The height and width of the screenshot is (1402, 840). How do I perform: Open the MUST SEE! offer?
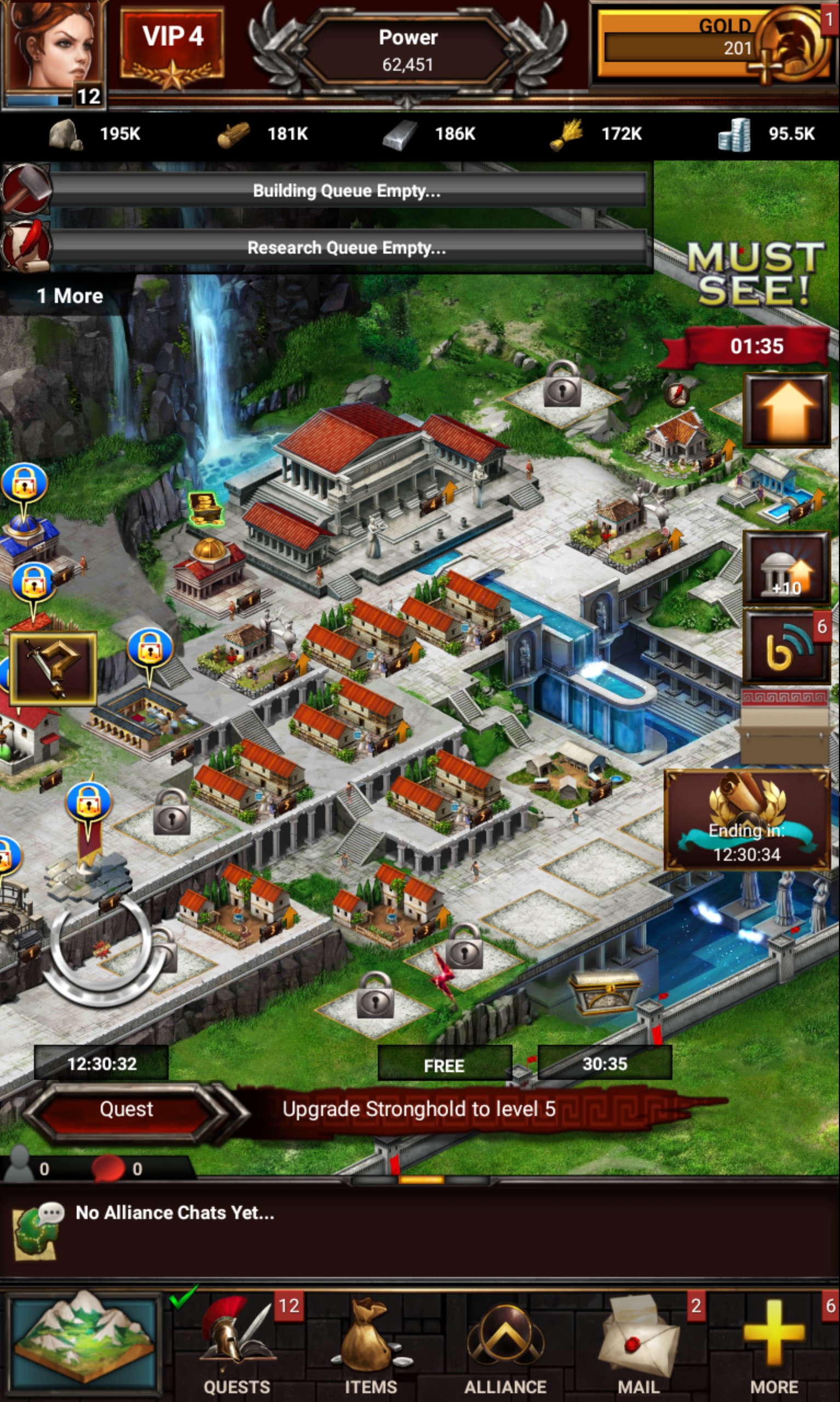[756, 274]
